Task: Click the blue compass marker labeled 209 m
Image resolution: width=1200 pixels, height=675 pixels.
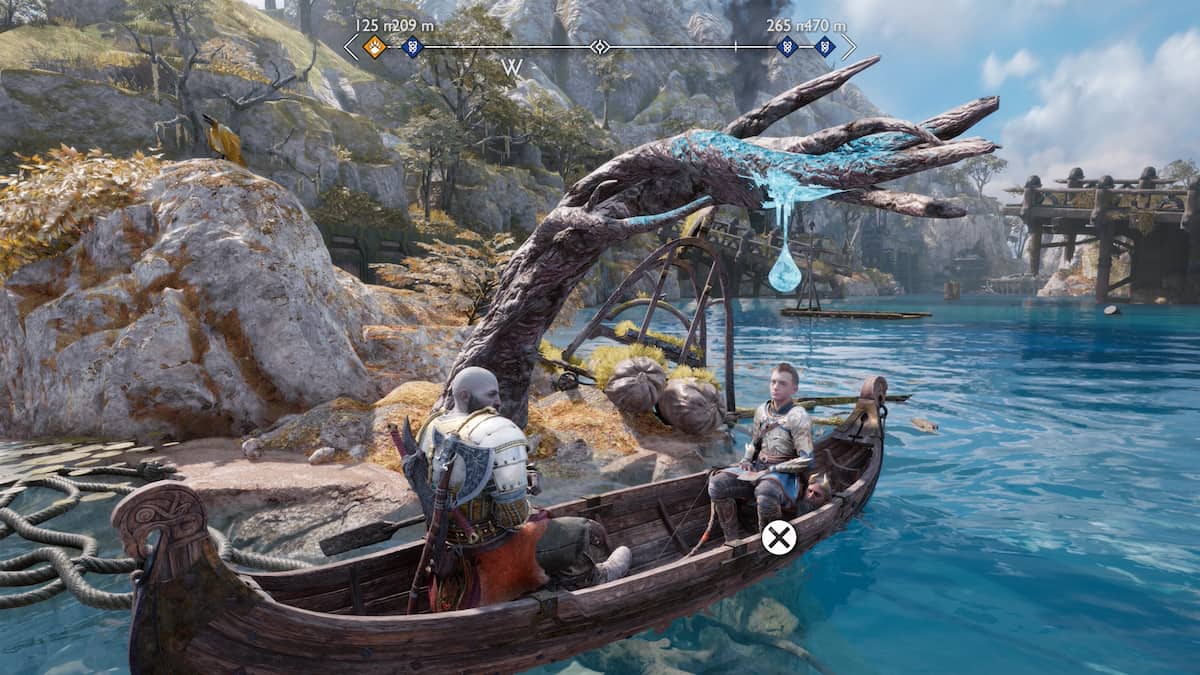Action: [x=411, y=46]
